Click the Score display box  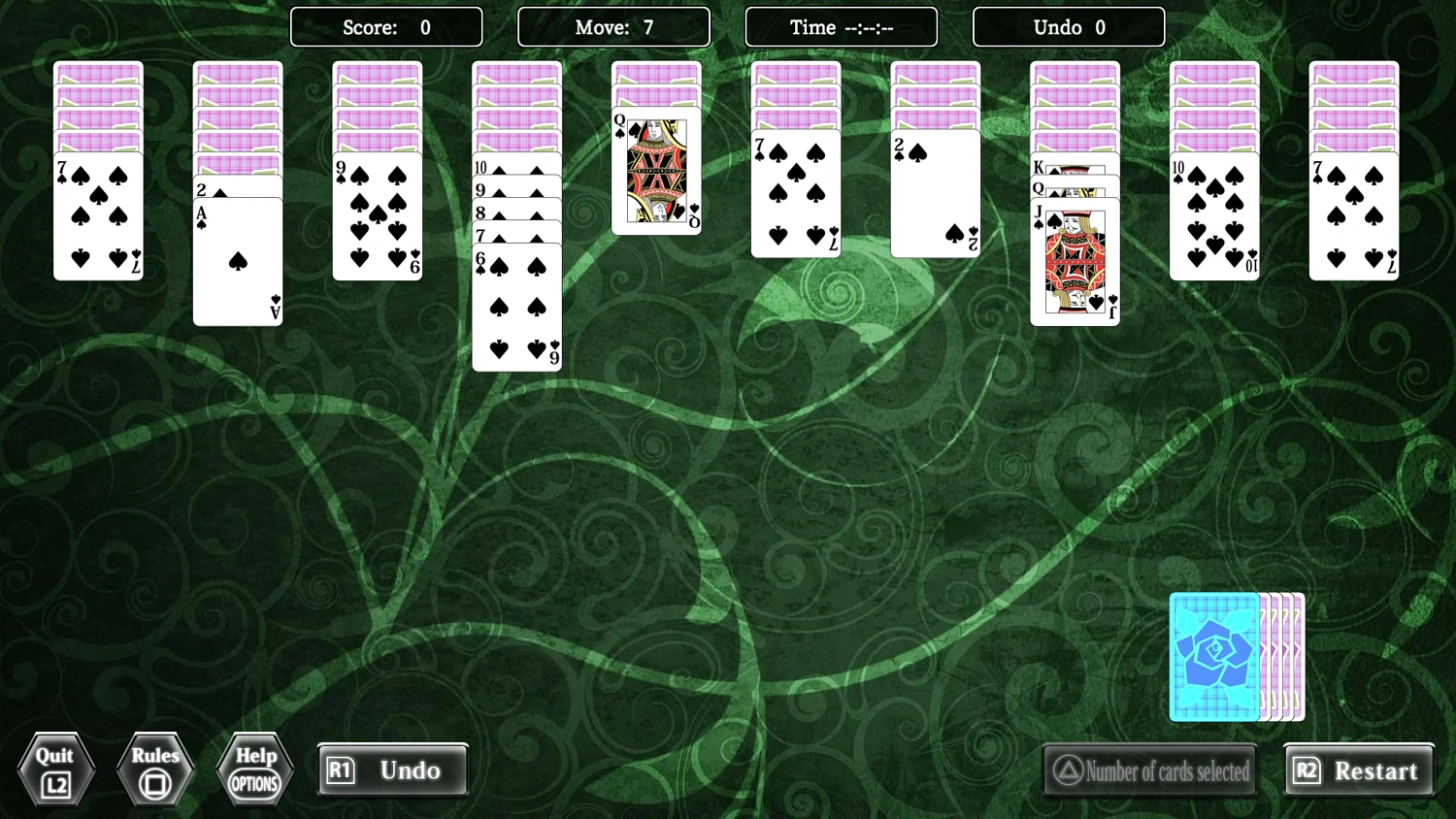386,27
